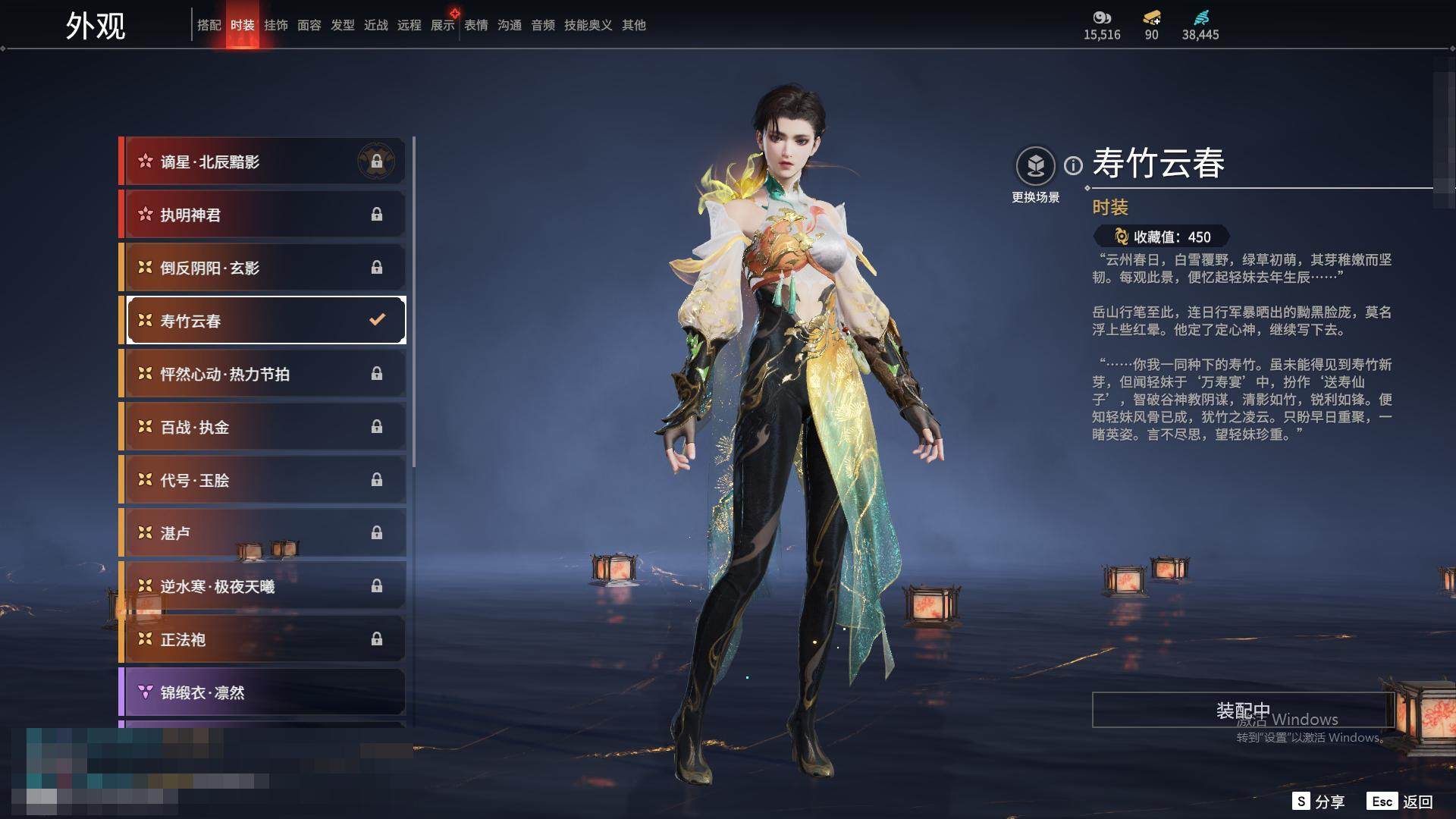Viewport: 1456px width, 819px height.
Task: Open the 近战 tab
Action: (375, 25)
